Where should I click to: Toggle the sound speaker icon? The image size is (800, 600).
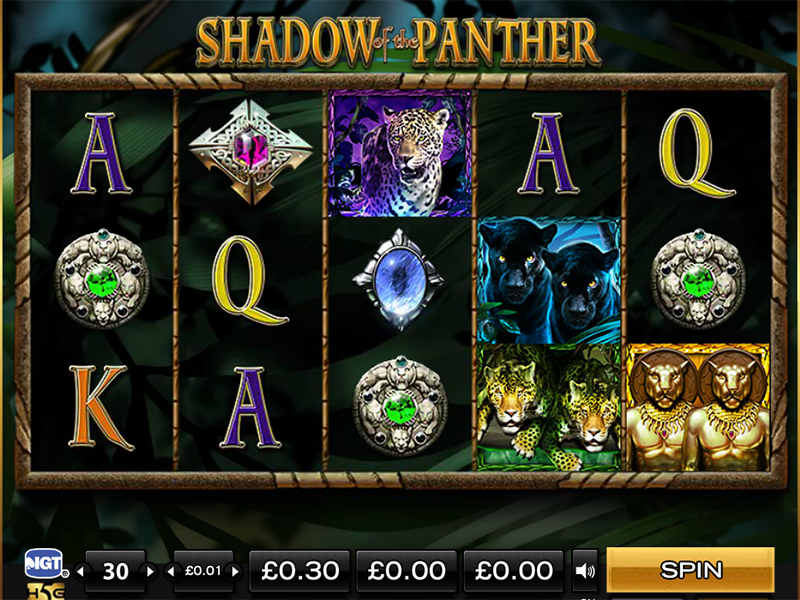pos(584,572)
